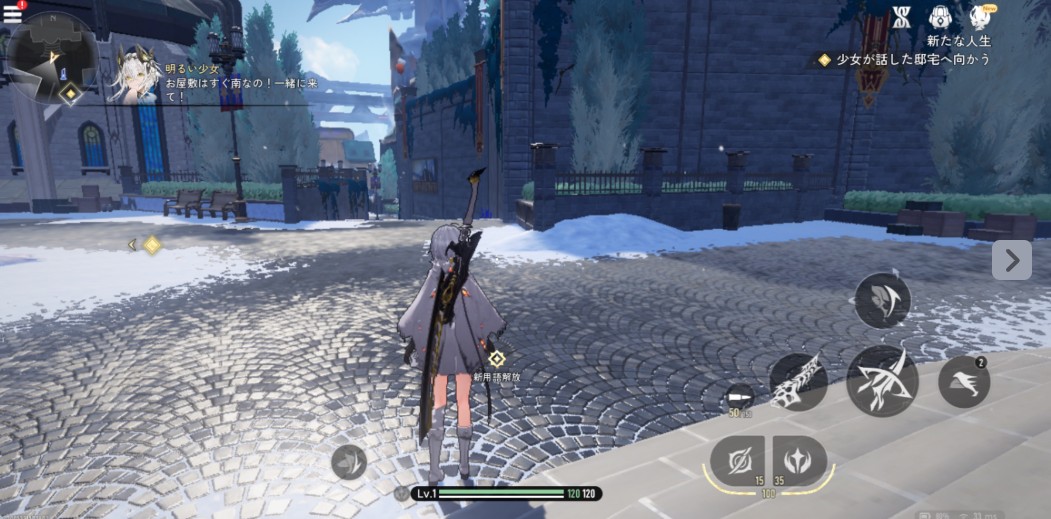1051x519 pixels.
Task: Use the bone spine weapon skill
Action: click(798, 381)
